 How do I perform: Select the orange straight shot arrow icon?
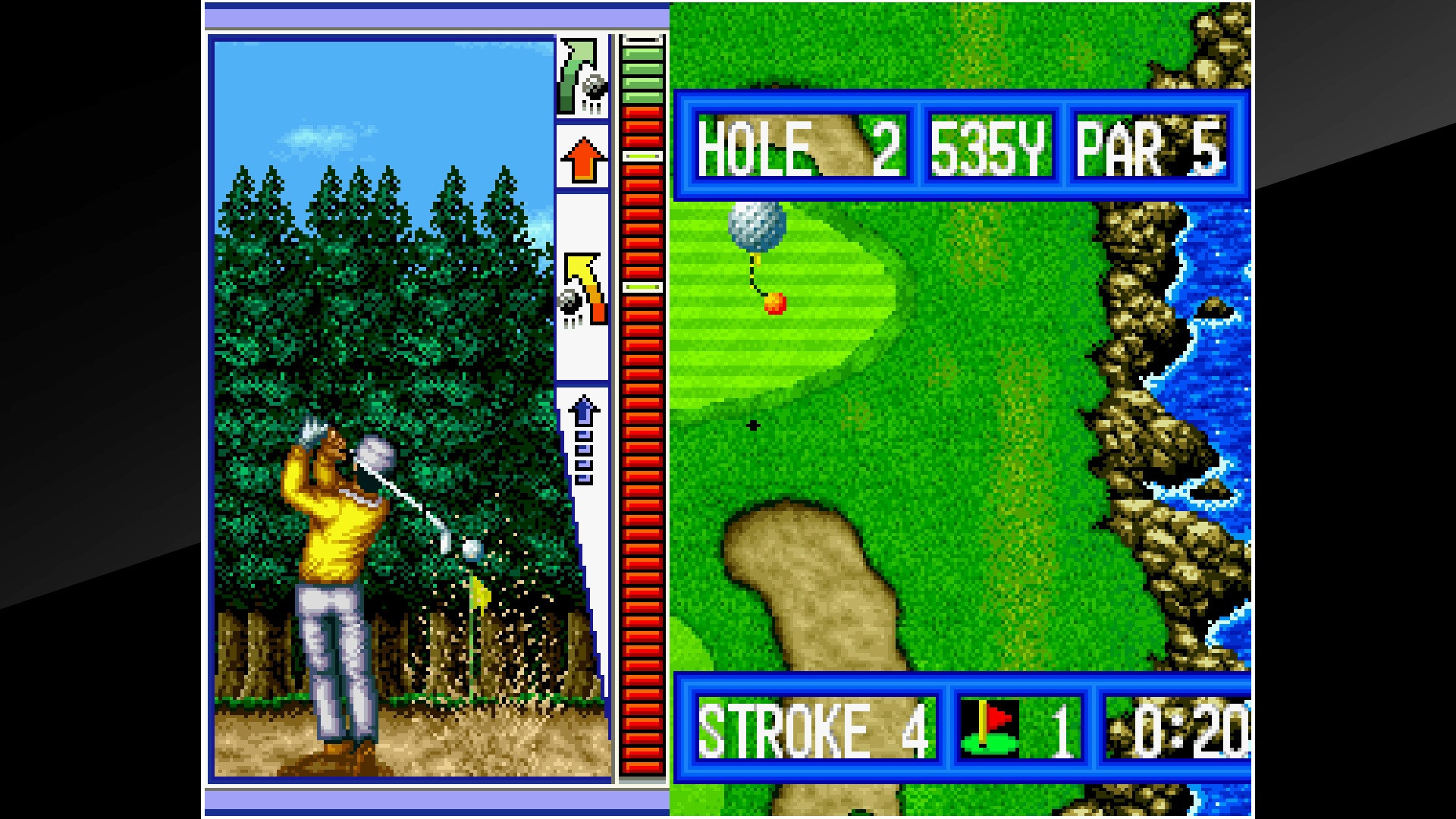[583, 156]
